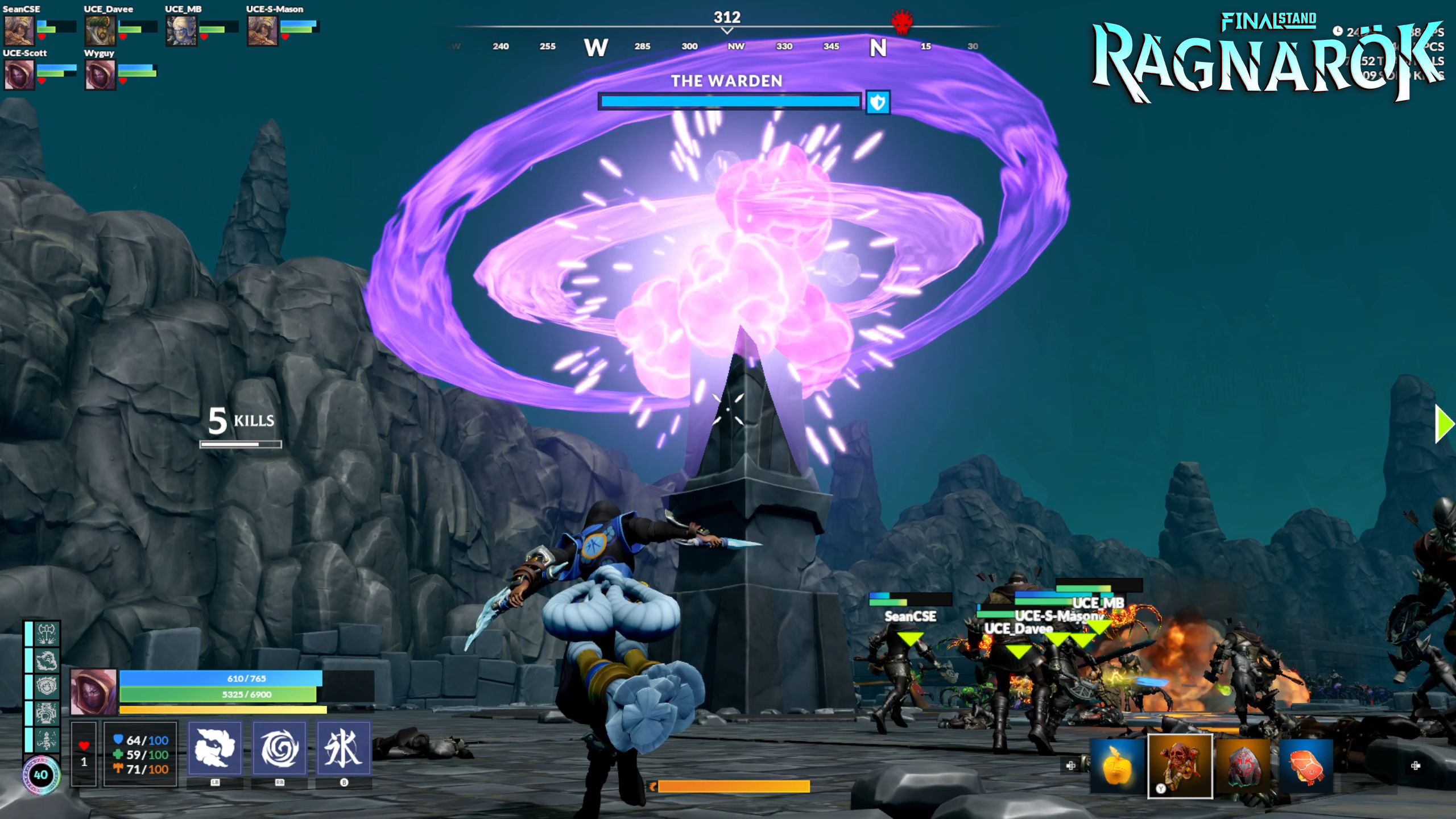The width and height of the screenshot is (1456, 819).
Task: Select the boulder skill icon on the left bar
Action: [47, 661]
